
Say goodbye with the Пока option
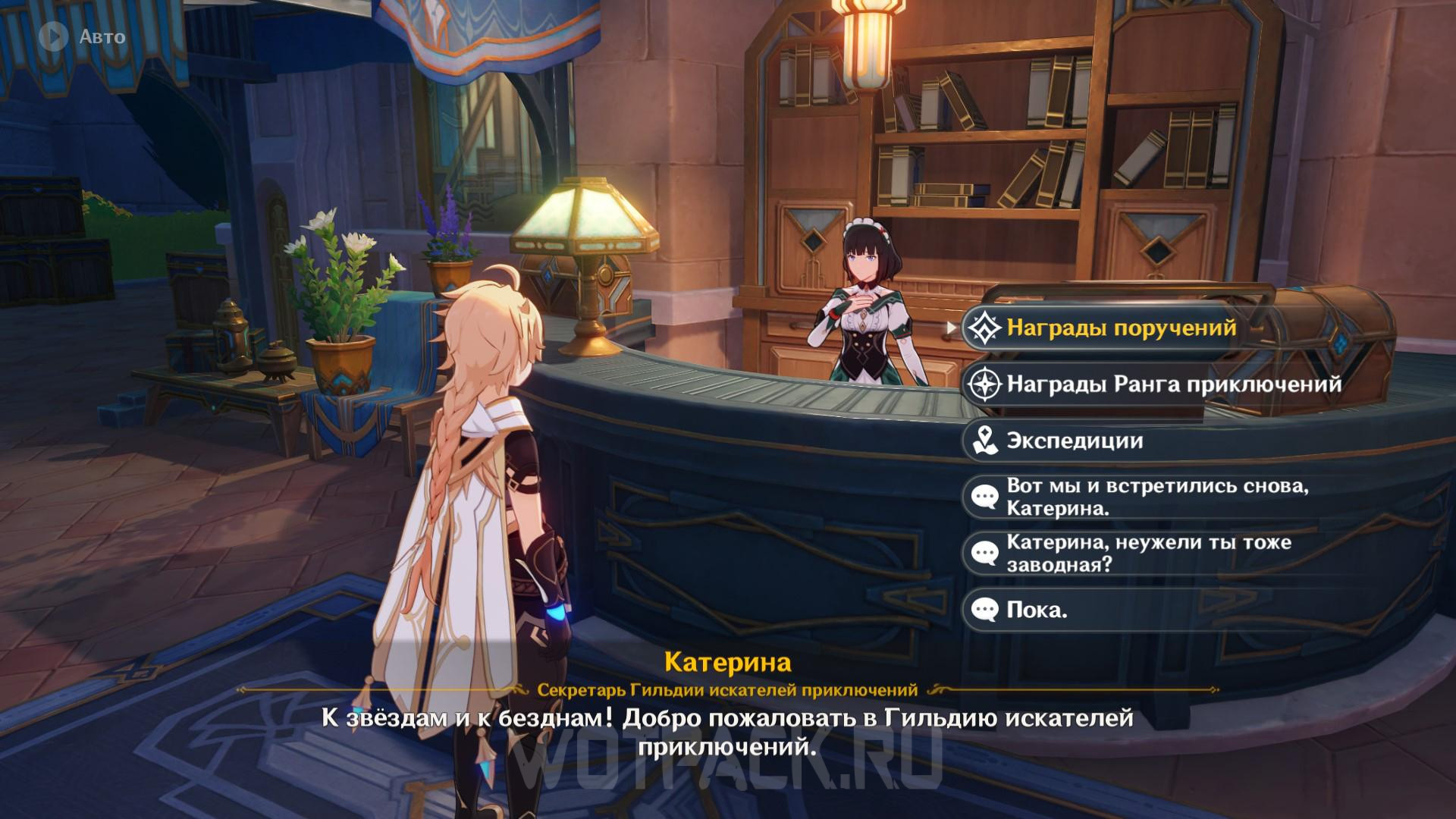tap(1036, 610)
